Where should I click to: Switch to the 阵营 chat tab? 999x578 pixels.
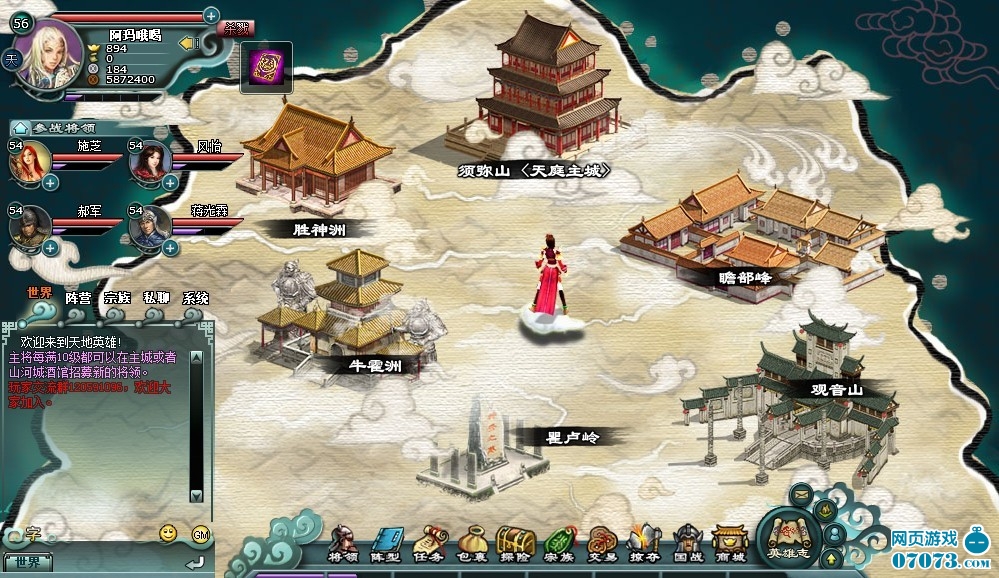click(78, 297)
